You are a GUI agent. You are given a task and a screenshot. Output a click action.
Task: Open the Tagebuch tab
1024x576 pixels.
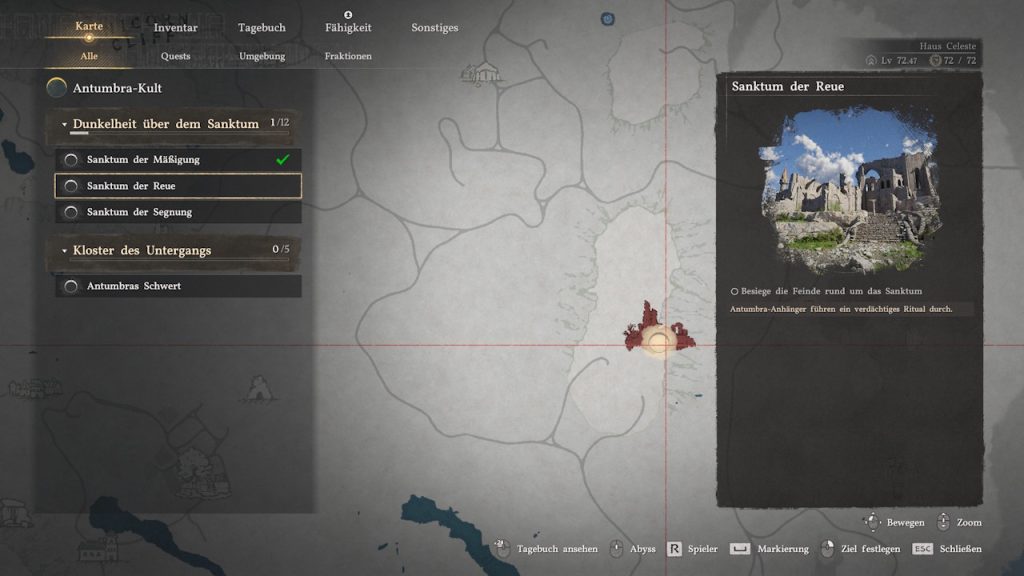click(261, 28)
